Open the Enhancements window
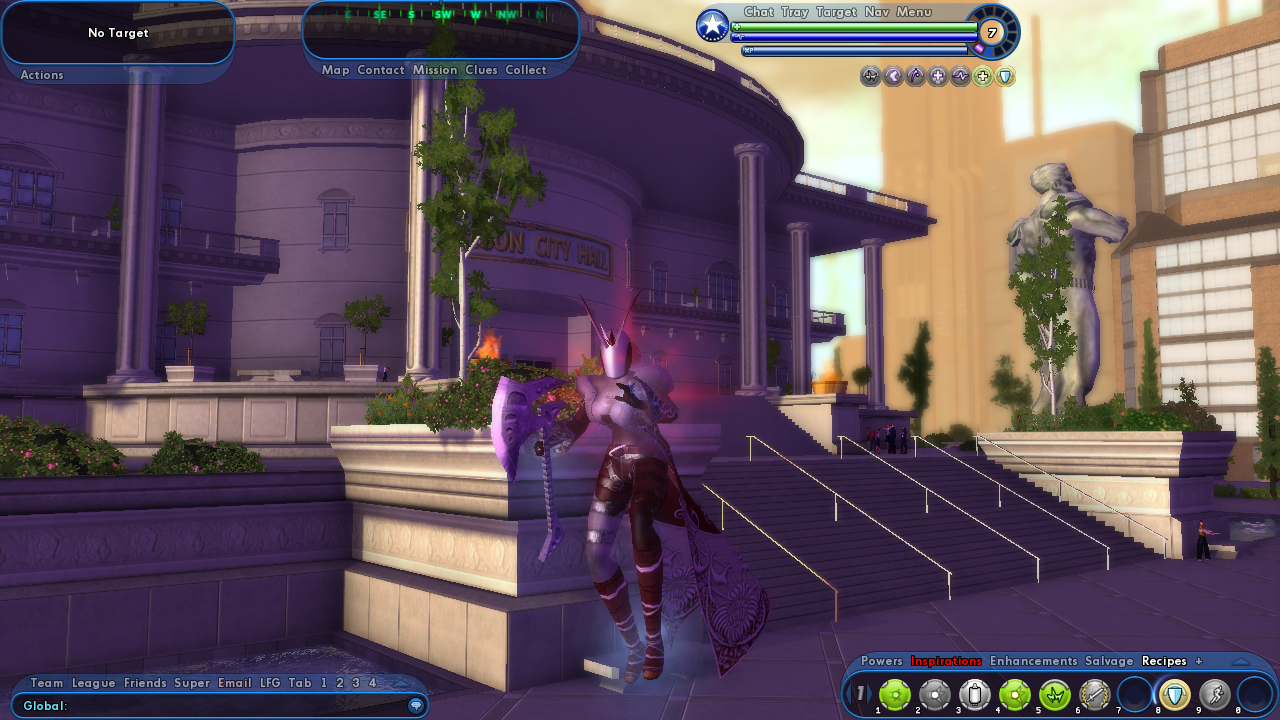 coord(1034,661)
